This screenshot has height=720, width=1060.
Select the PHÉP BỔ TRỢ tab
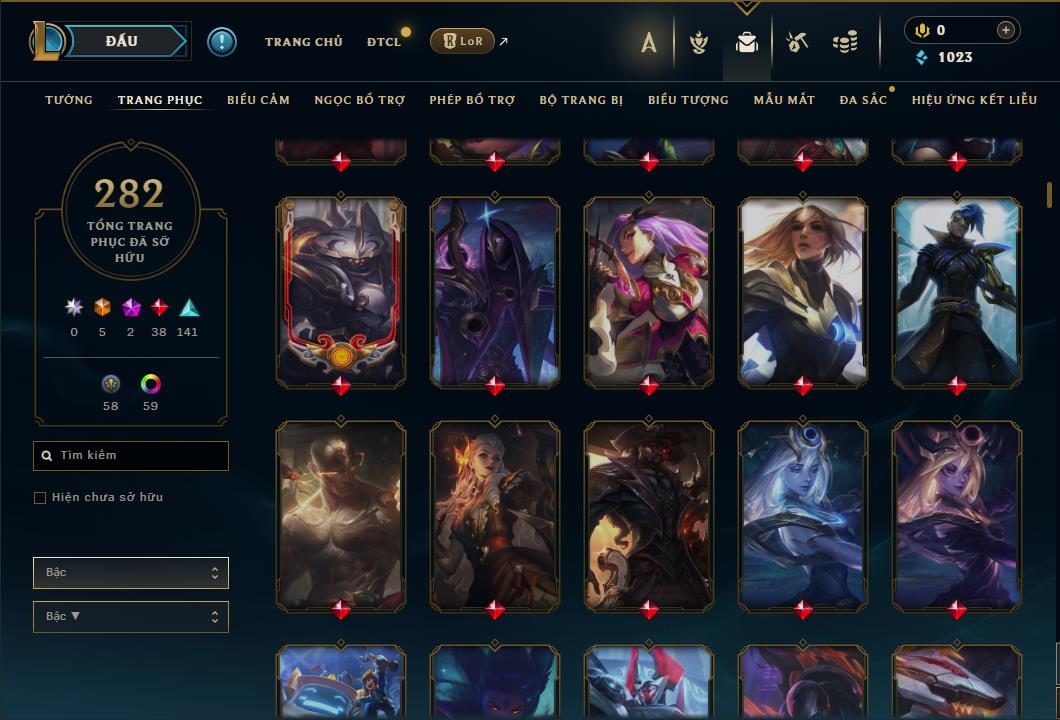pyautogui.click(x=472, y=100)
